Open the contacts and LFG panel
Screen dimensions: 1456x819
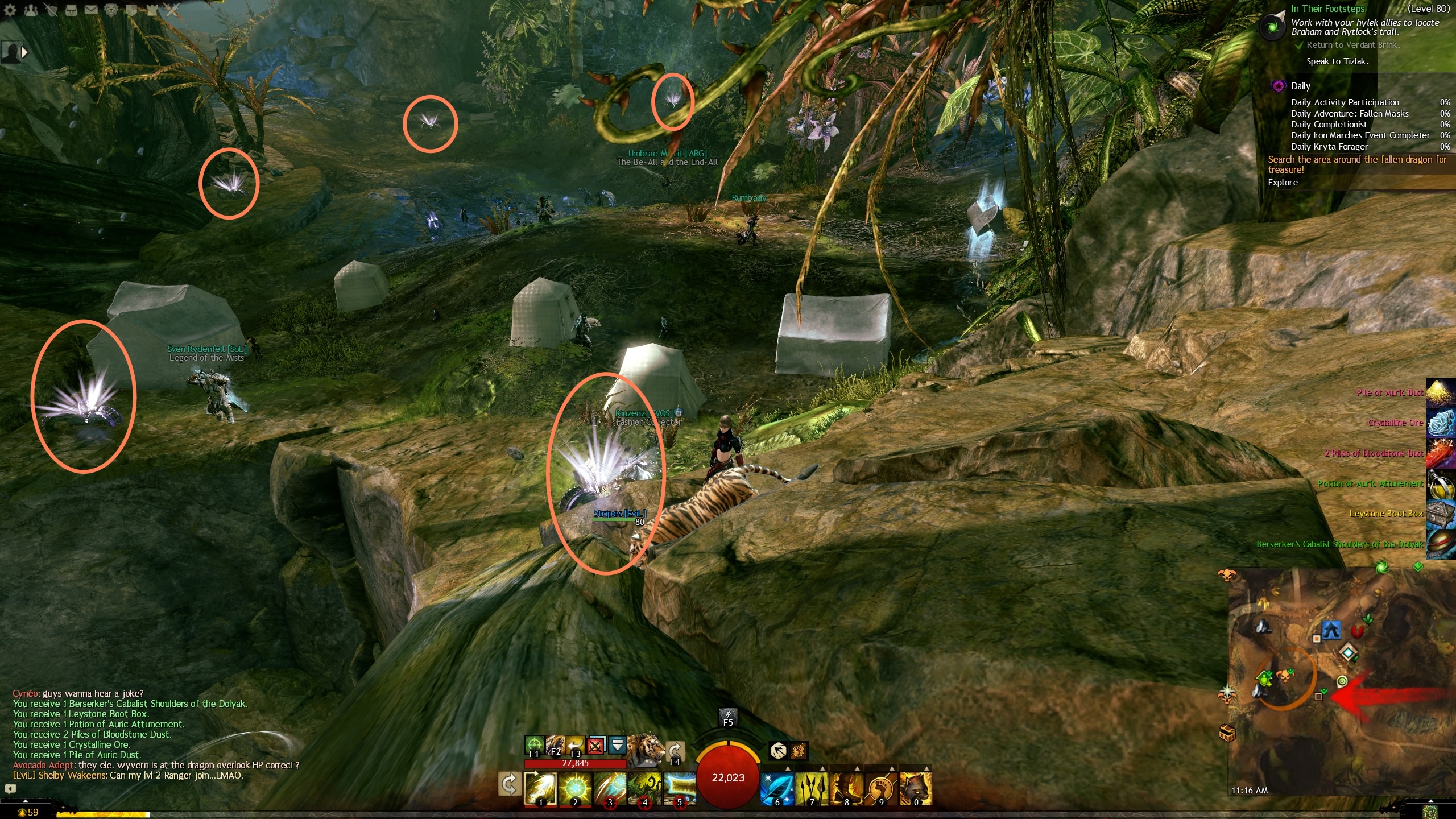31,10
